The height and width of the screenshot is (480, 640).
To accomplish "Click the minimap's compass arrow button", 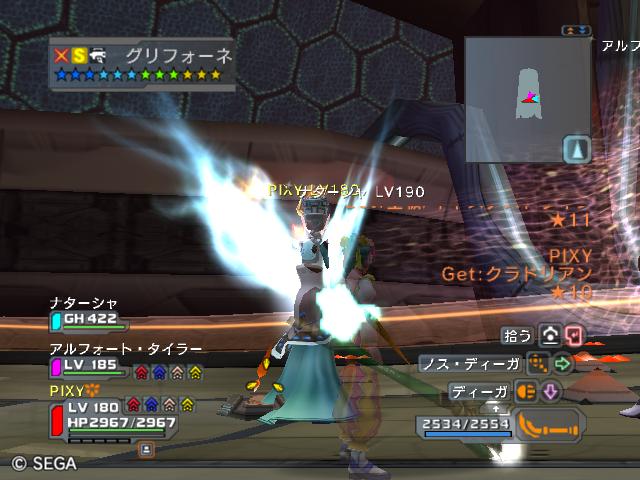I will click(578, 149).
